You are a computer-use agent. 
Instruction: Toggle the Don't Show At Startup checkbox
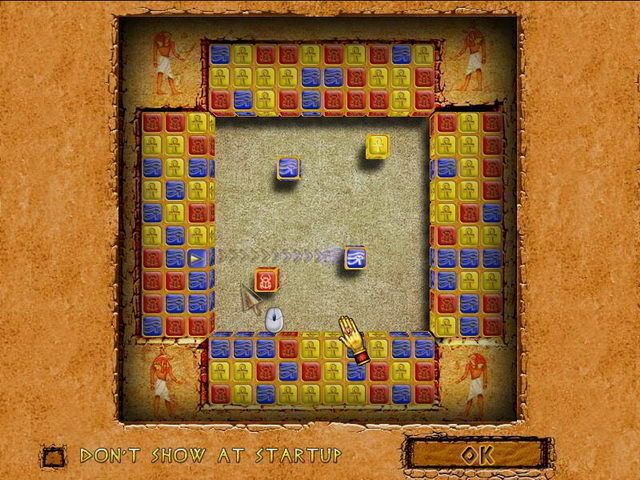pos(52,455)
